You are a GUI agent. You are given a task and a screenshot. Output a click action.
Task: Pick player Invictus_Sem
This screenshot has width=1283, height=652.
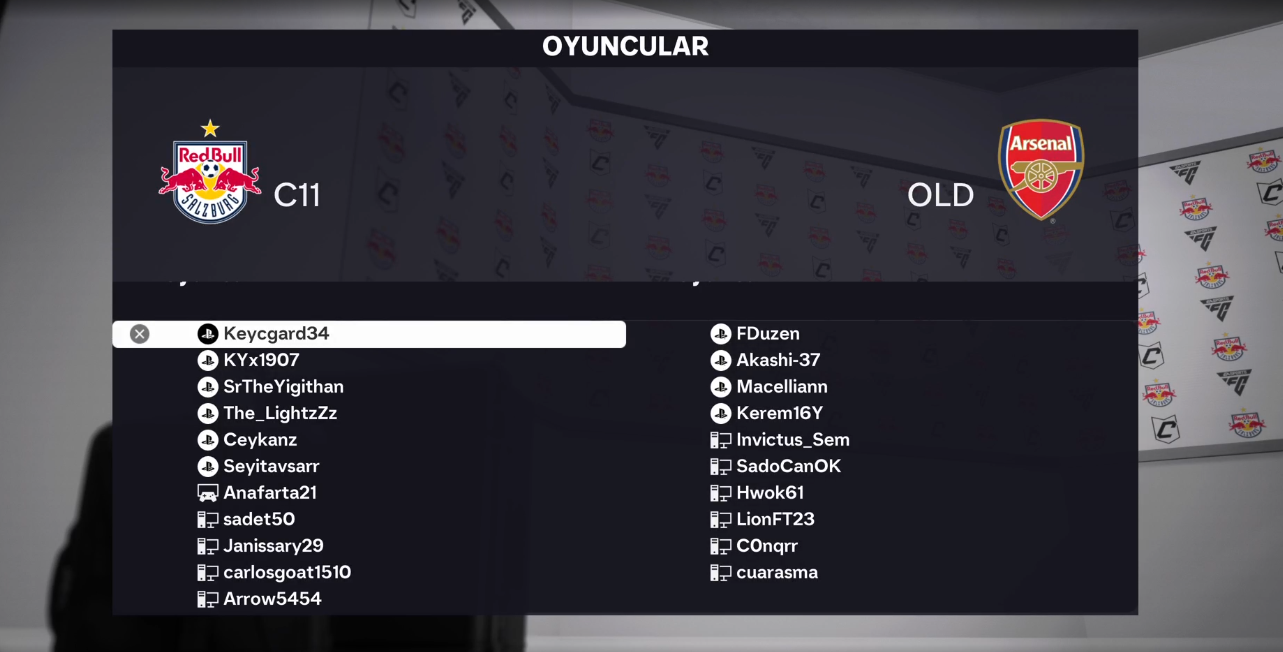pyautogui.click(x=792, y=440)
